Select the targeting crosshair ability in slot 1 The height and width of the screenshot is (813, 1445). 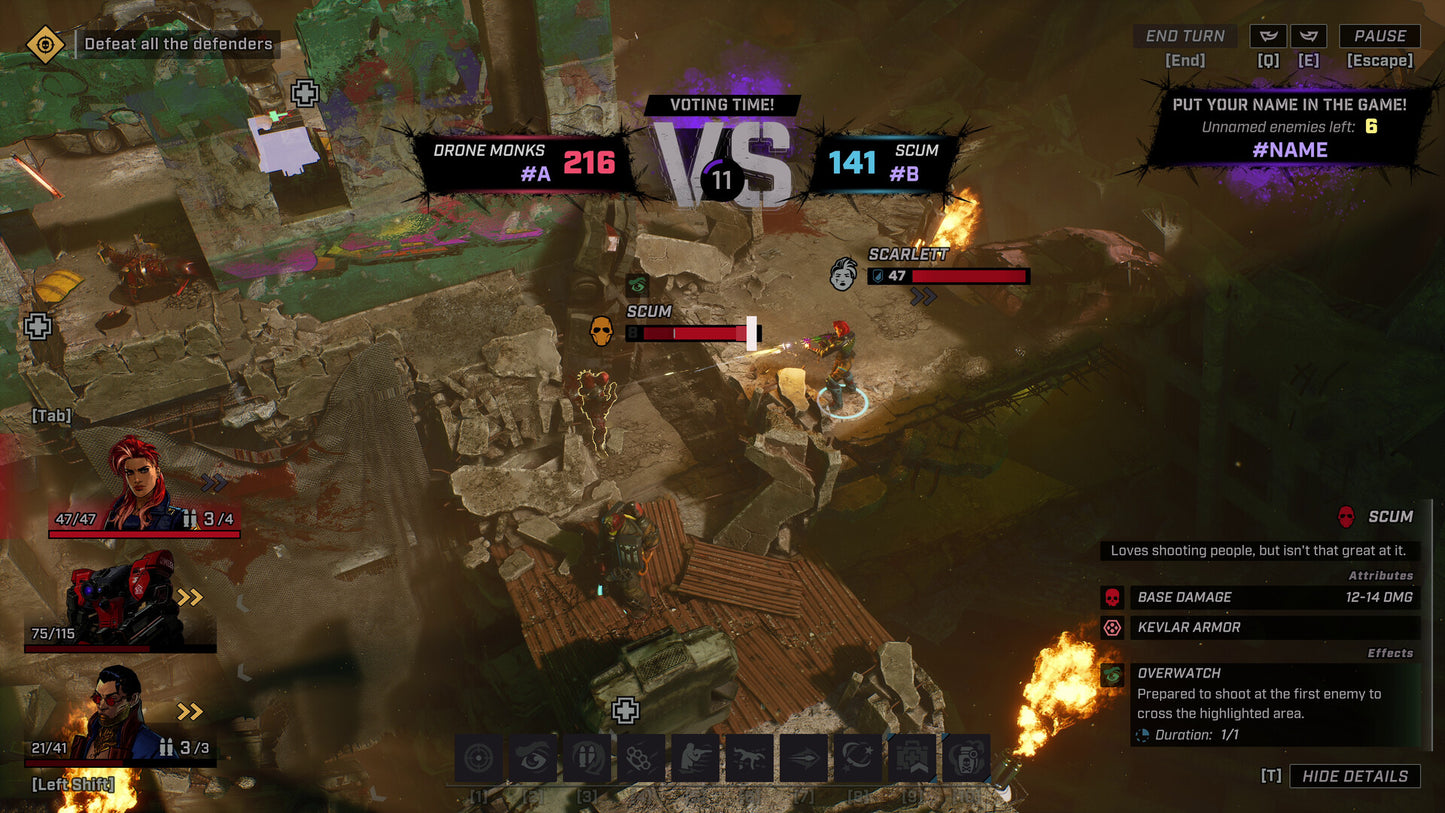coord(478,758)
